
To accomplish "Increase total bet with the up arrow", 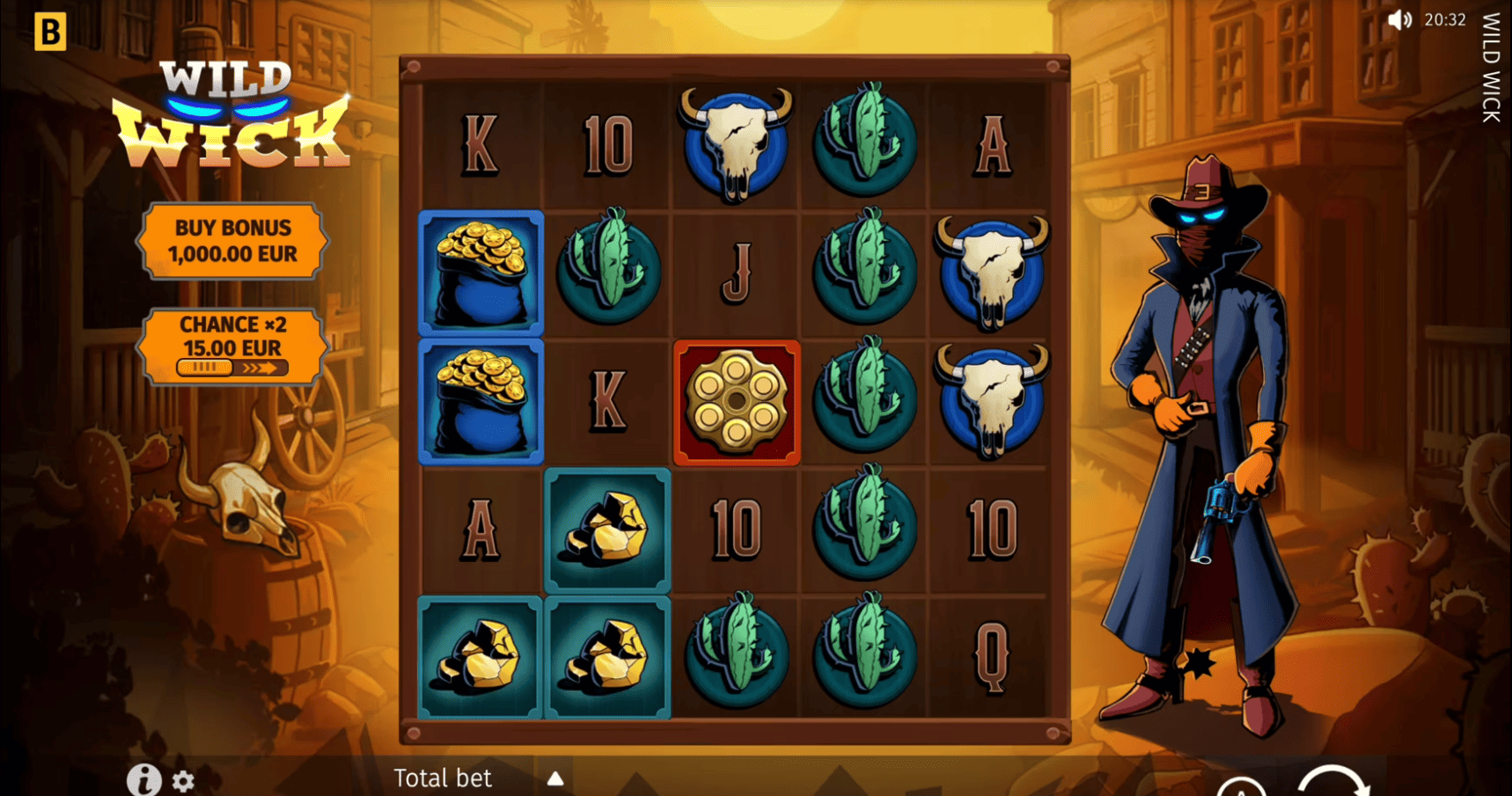I will coord(555,778).
